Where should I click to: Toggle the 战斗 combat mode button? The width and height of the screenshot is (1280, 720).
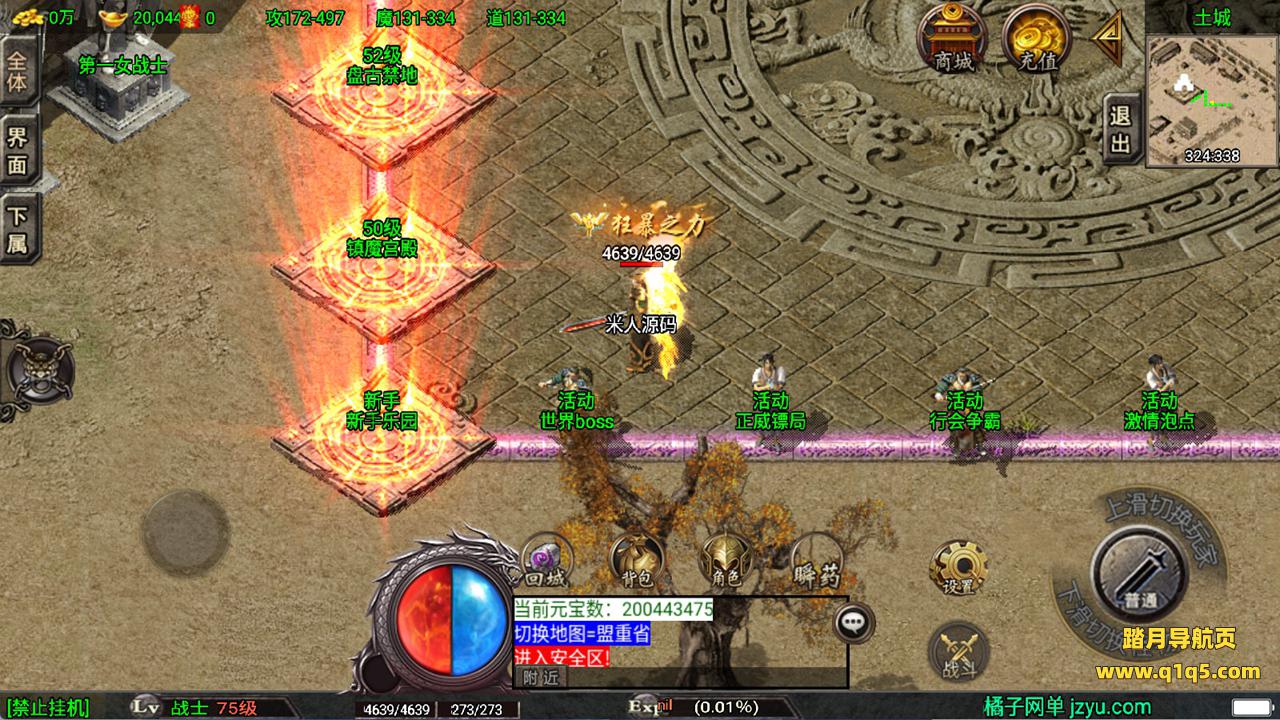958,653
